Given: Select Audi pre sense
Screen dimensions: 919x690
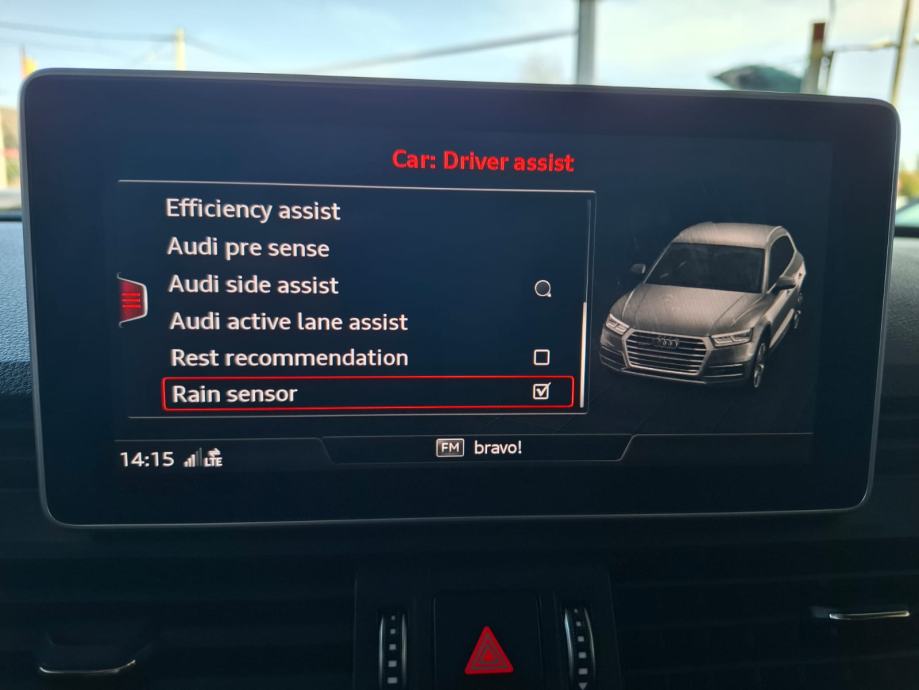Looking at the screenshot, I should (248, 247).
